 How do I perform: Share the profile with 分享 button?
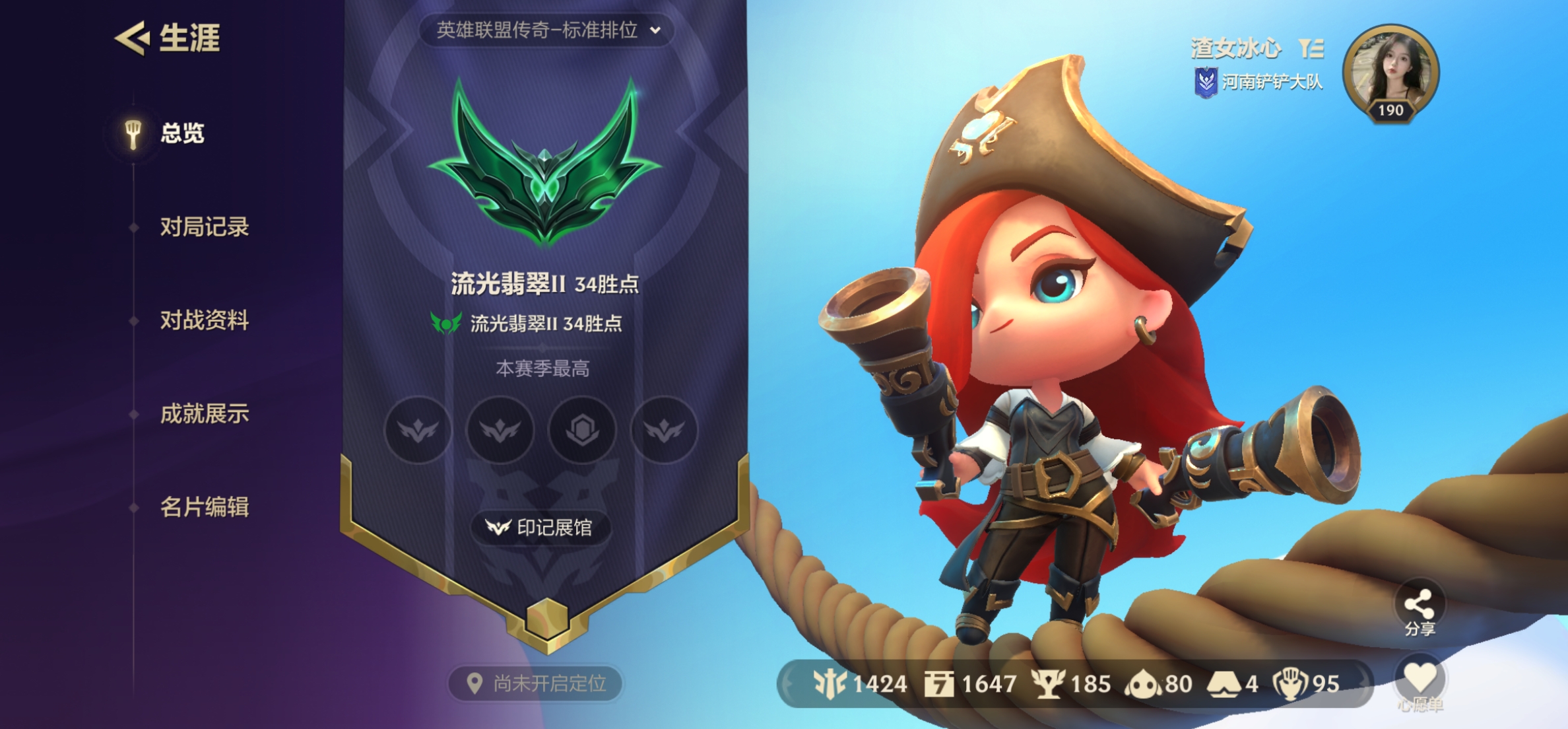1420,610
